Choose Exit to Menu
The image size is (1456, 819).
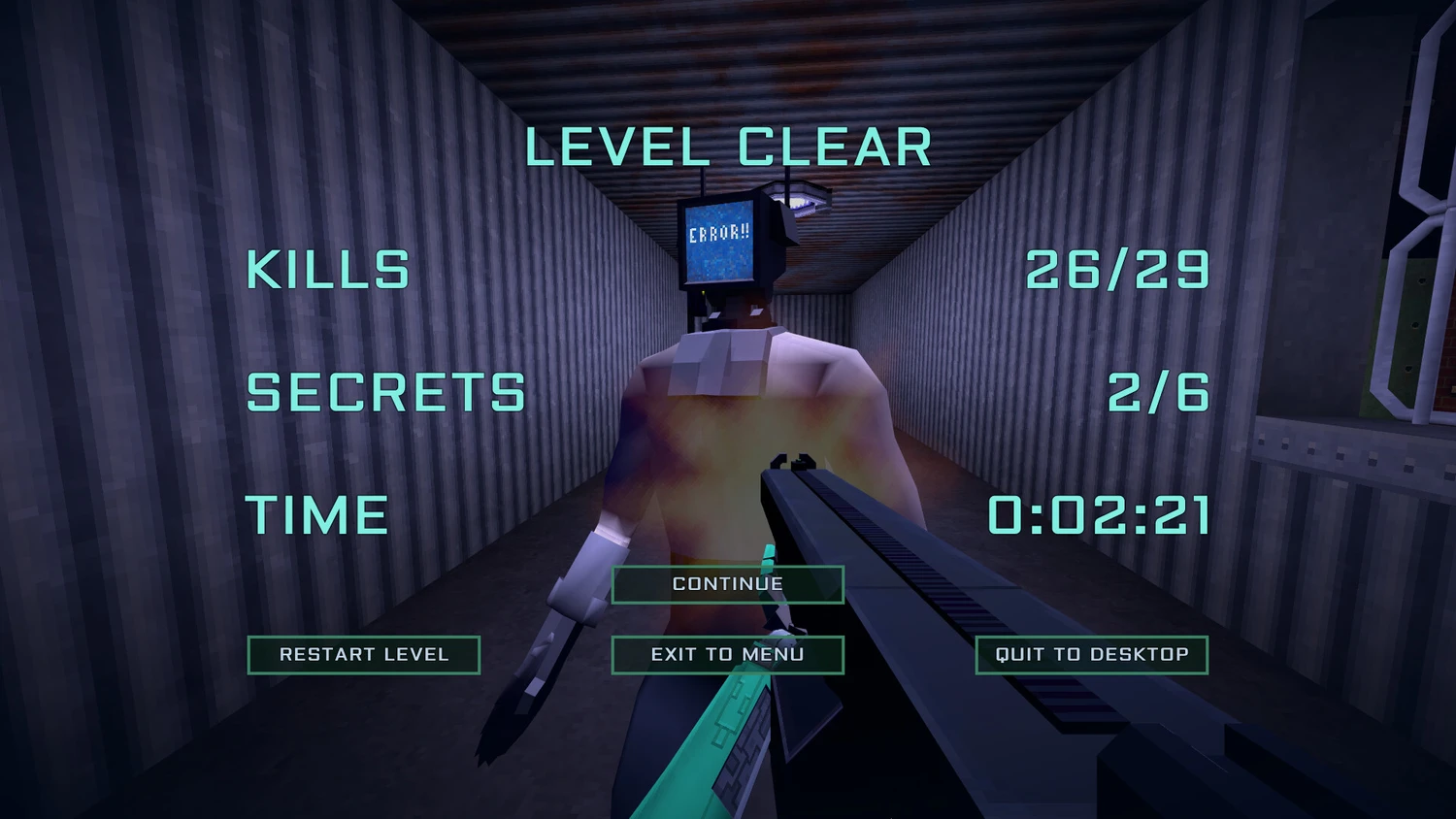727,655
